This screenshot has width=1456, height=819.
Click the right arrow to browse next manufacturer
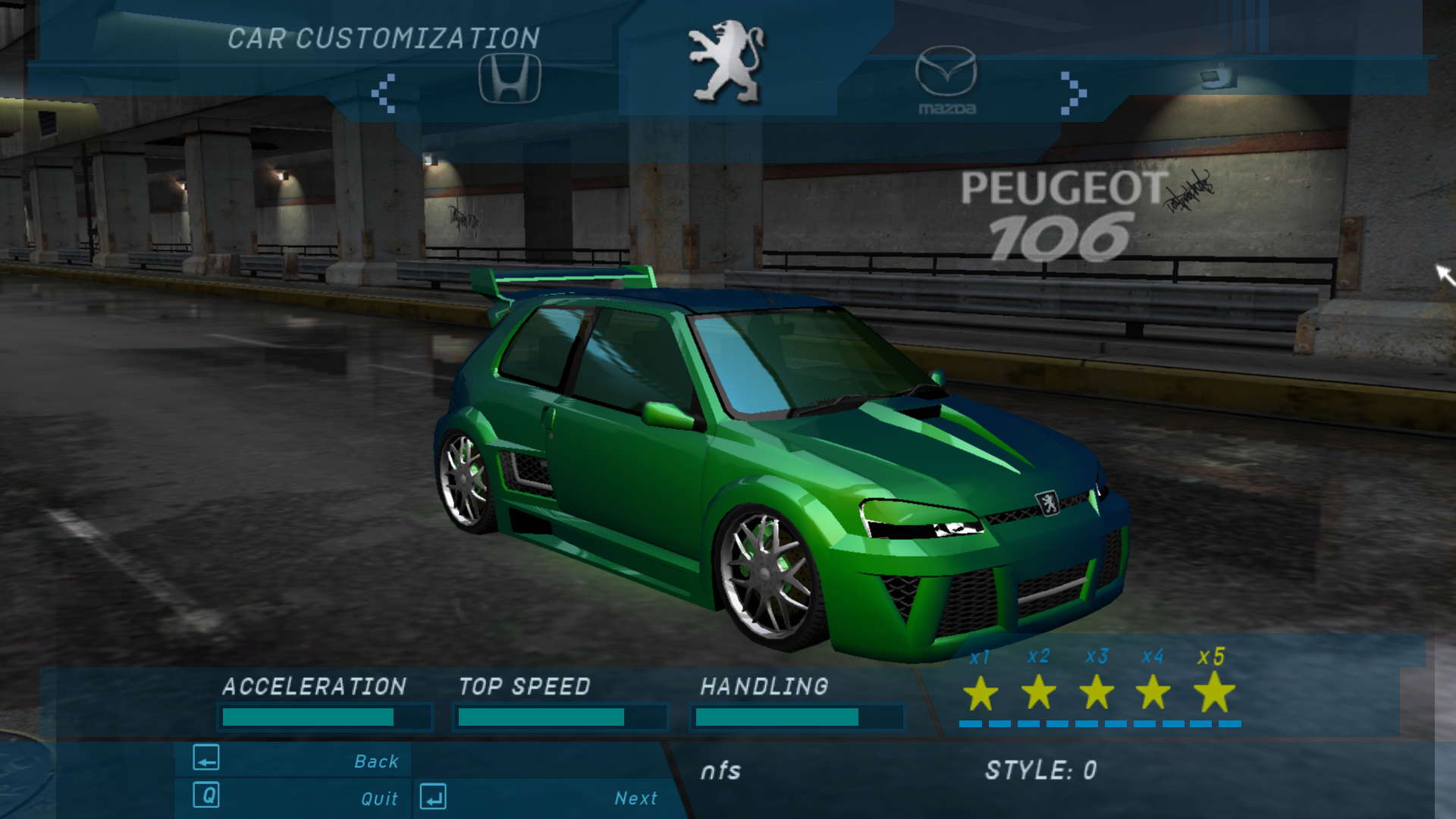tap(1072, 93)
